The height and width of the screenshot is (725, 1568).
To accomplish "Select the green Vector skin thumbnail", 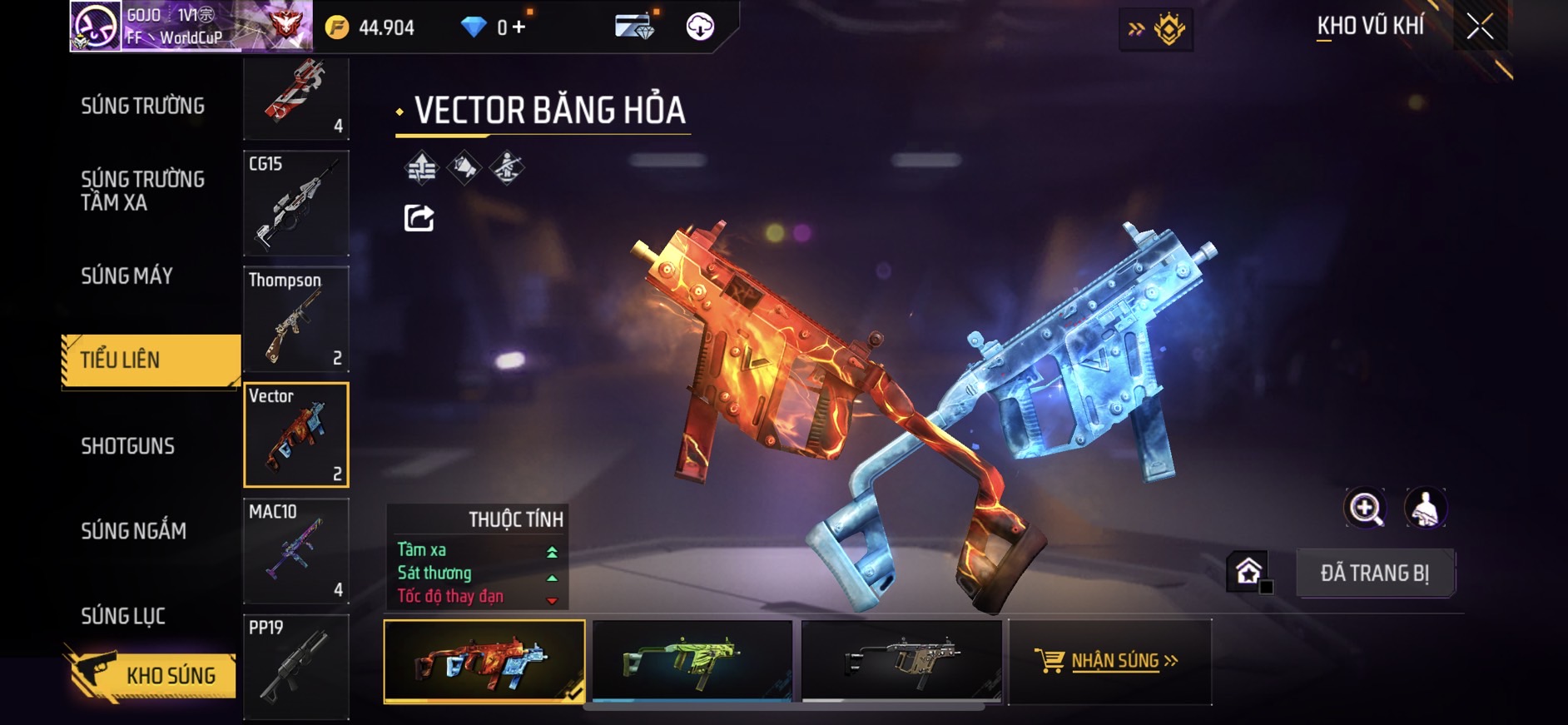I will [x=692, y=661].
